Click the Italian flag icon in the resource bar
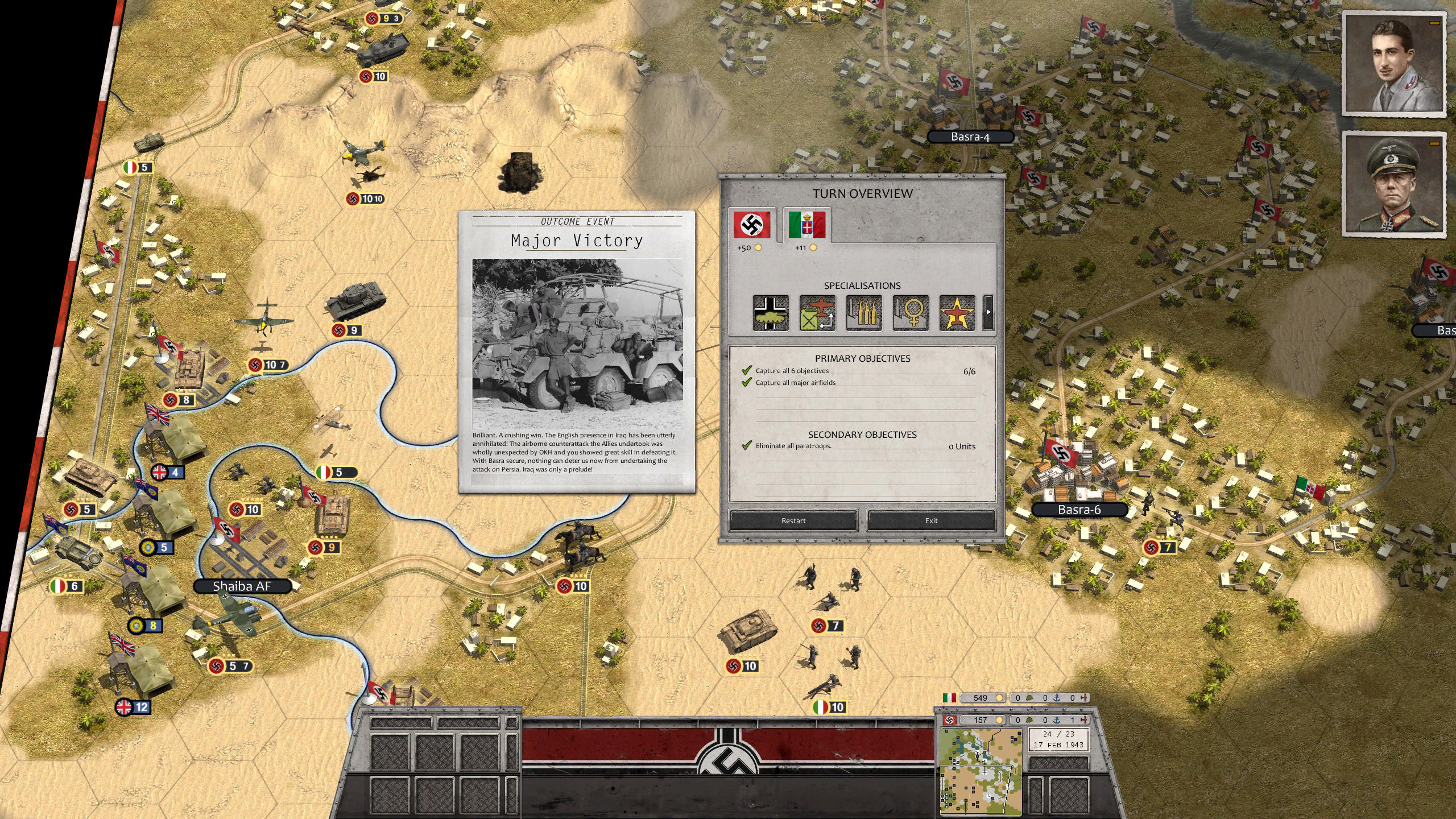 [x=949, y=698]
